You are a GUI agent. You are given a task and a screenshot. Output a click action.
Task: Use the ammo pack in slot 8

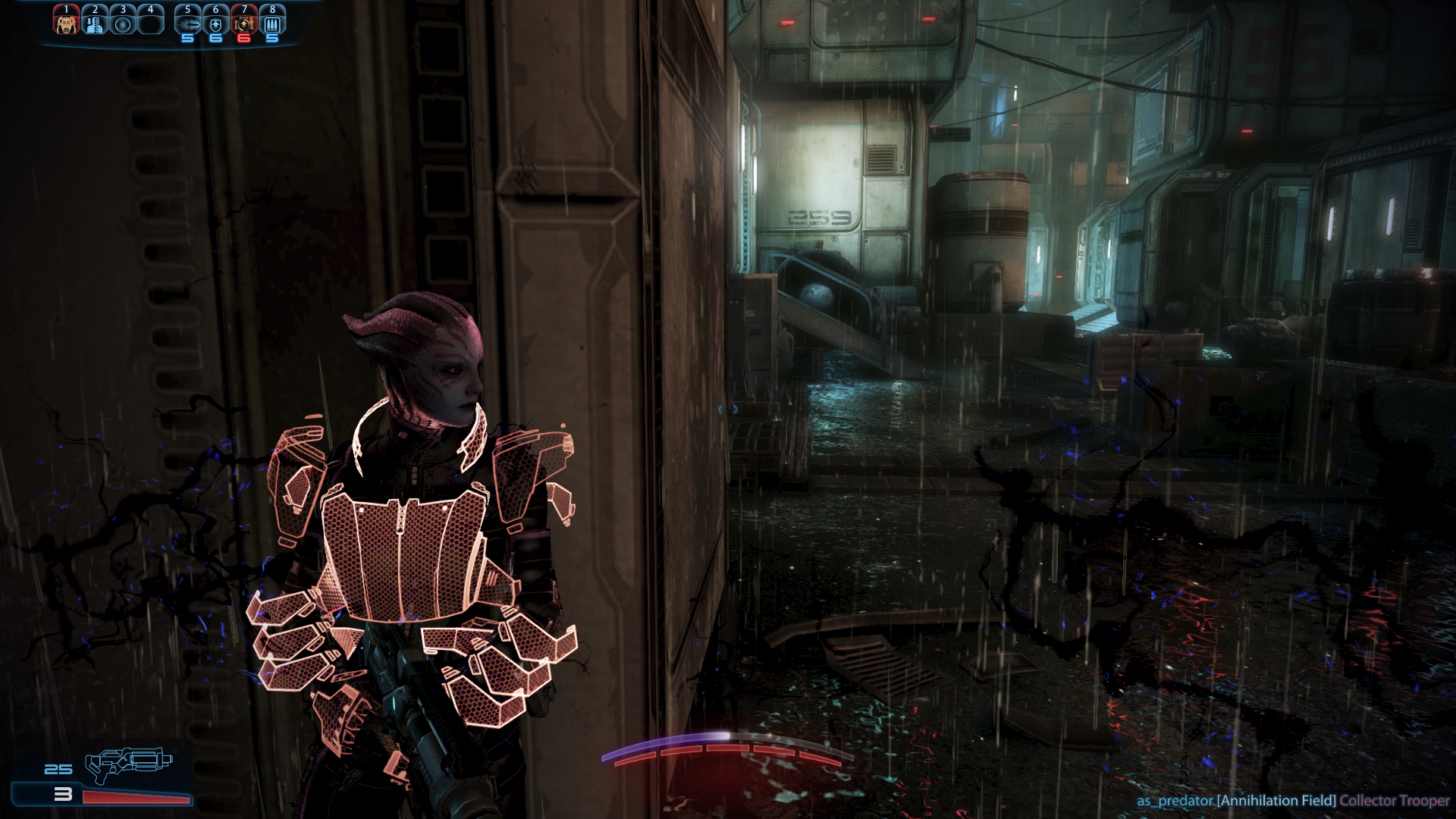[x=272, y=24]
